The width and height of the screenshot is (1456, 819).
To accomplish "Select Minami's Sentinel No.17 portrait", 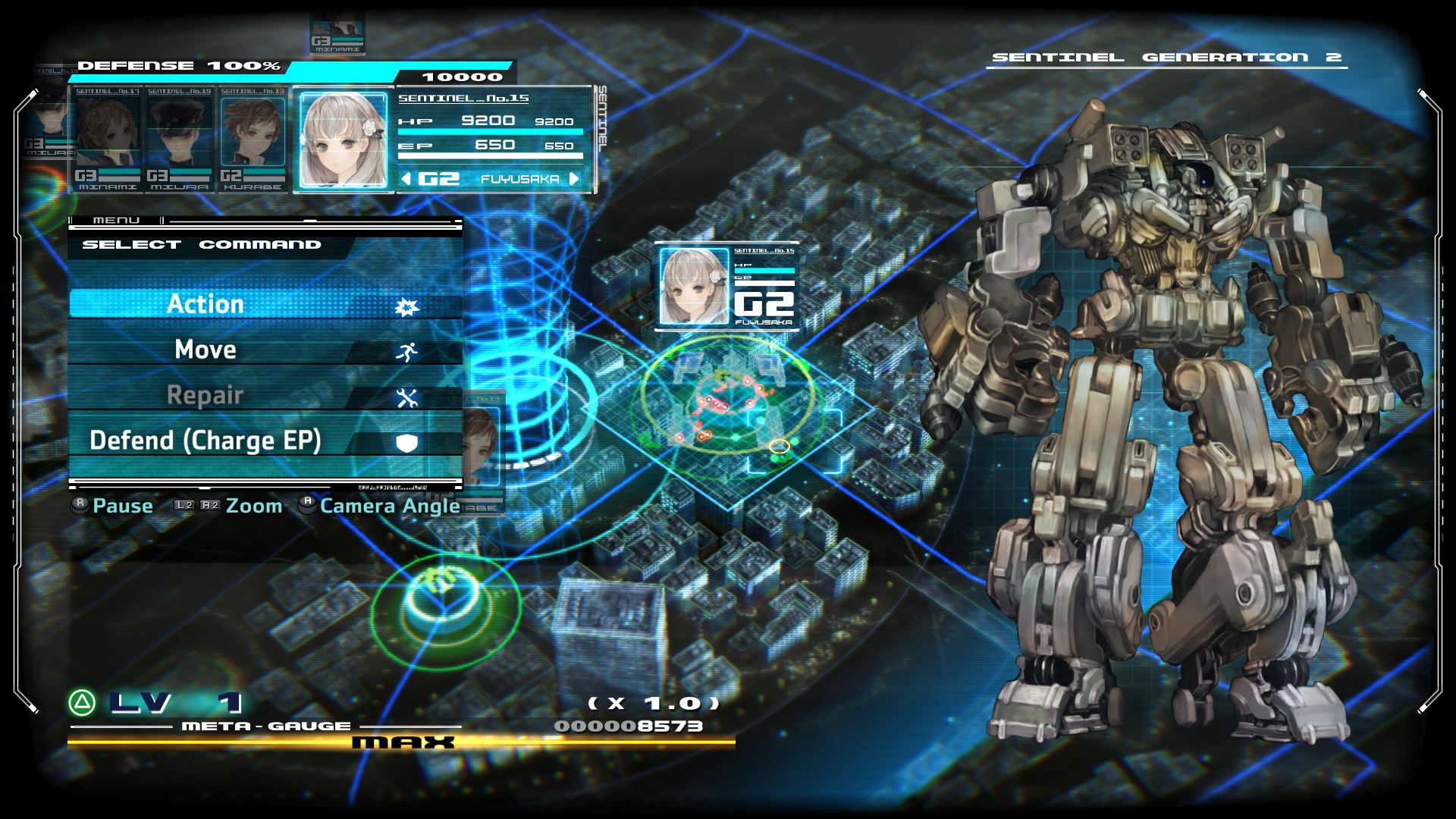I will coord(108,138).
